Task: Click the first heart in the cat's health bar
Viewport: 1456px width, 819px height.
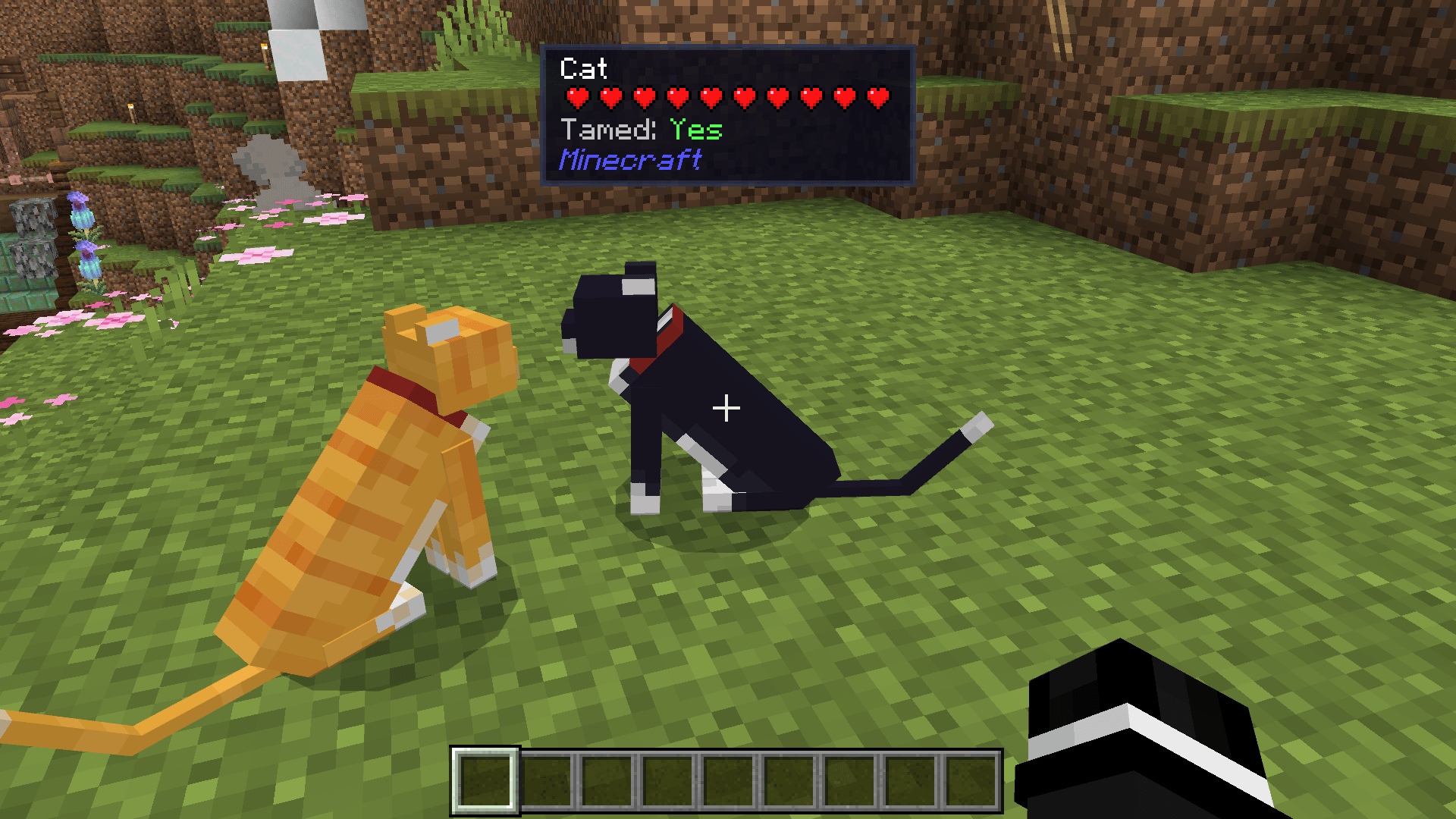Action: (x=578, y=97)
